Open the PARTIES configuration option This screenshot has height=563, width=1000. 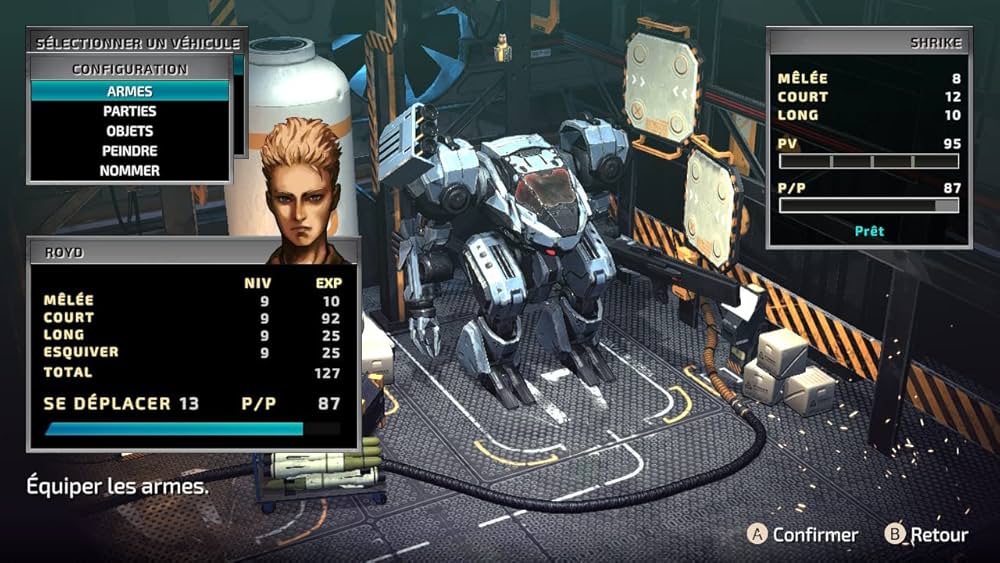click(130, 111)
